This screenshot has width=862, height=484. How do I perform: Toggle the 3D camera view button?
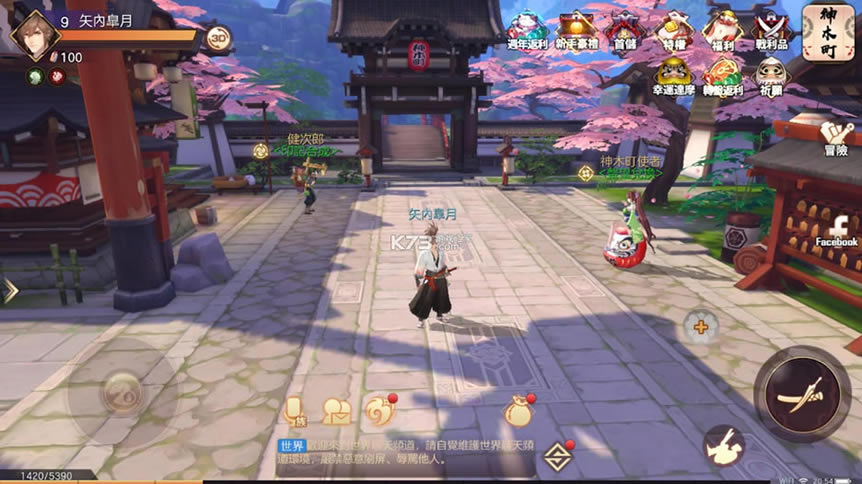[x=219, y=38]
